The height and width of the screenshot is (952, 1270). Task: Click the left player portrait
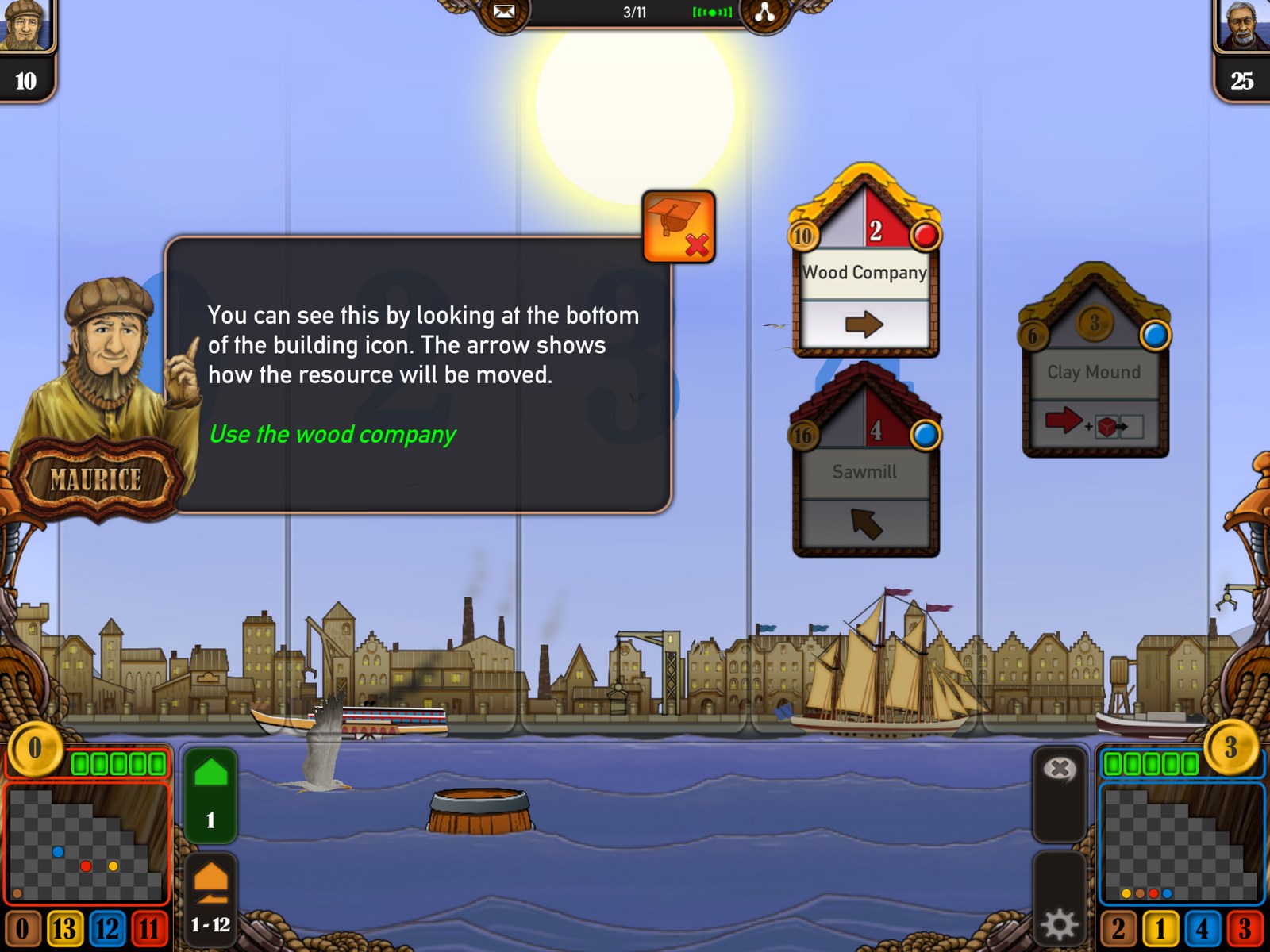25,25
